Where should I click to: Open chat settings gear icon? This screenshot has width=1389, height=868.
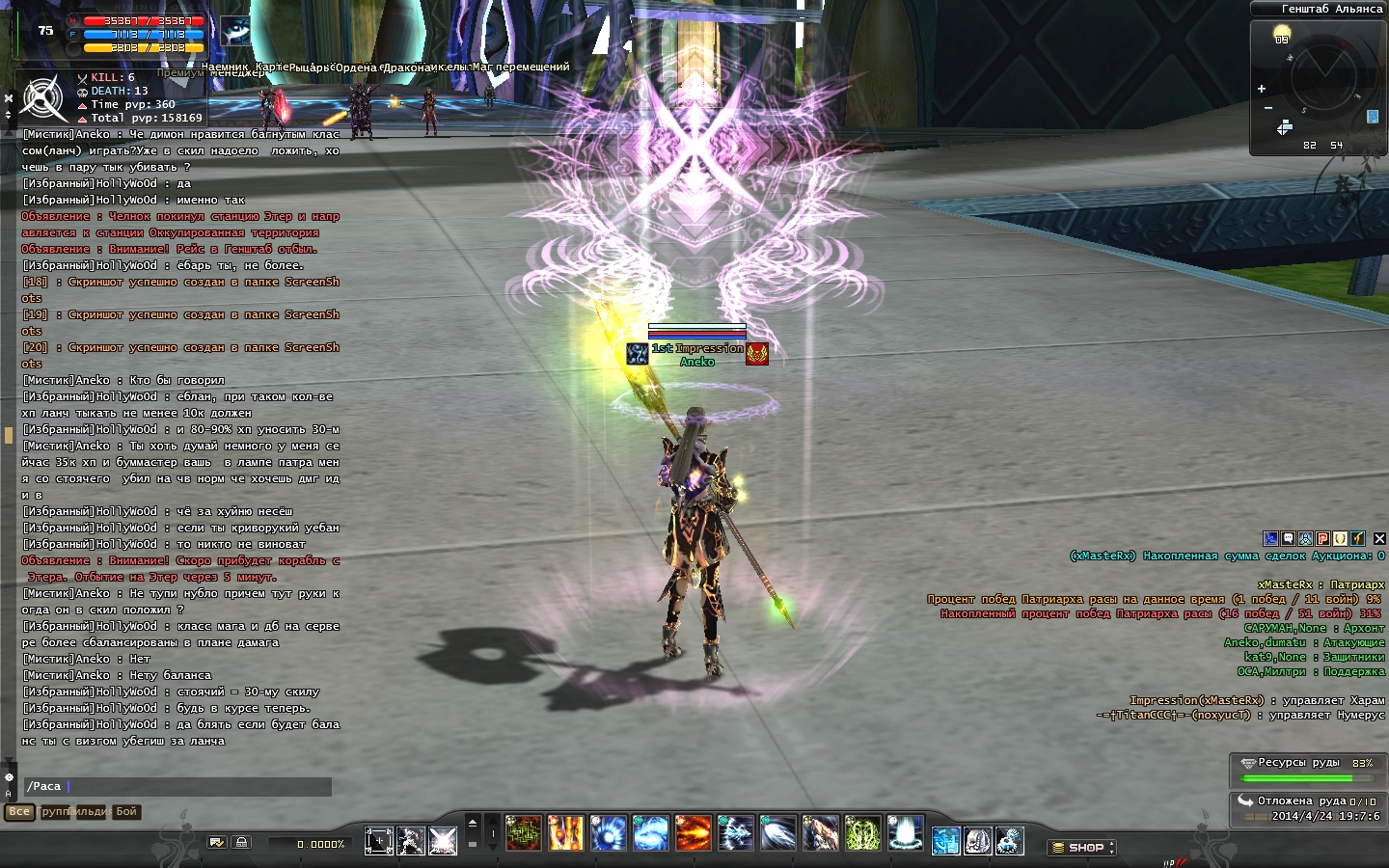tap(10, 777)
